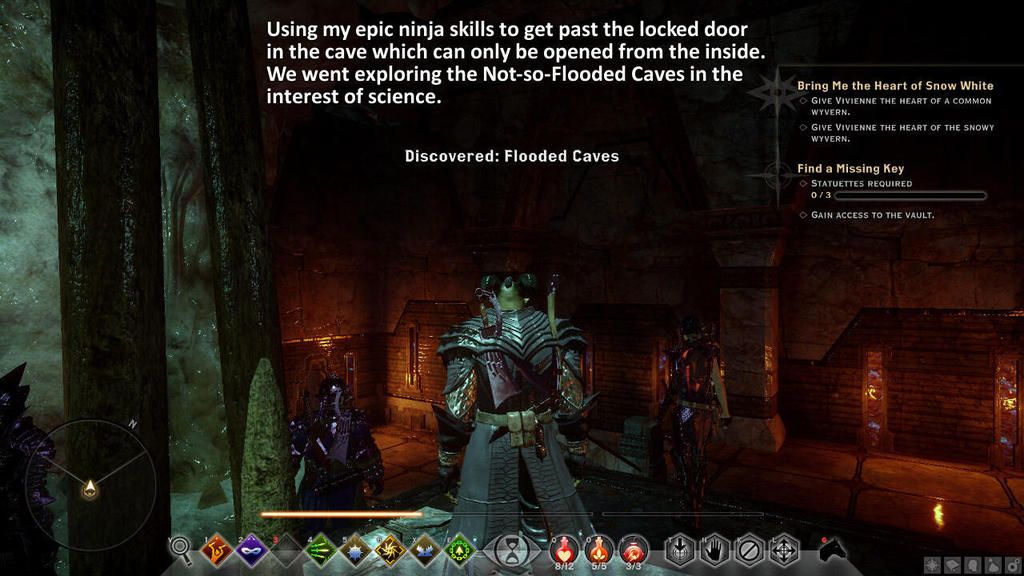
Task: Choose the four-arrow move party command
Action: click(x=783, y=549)
